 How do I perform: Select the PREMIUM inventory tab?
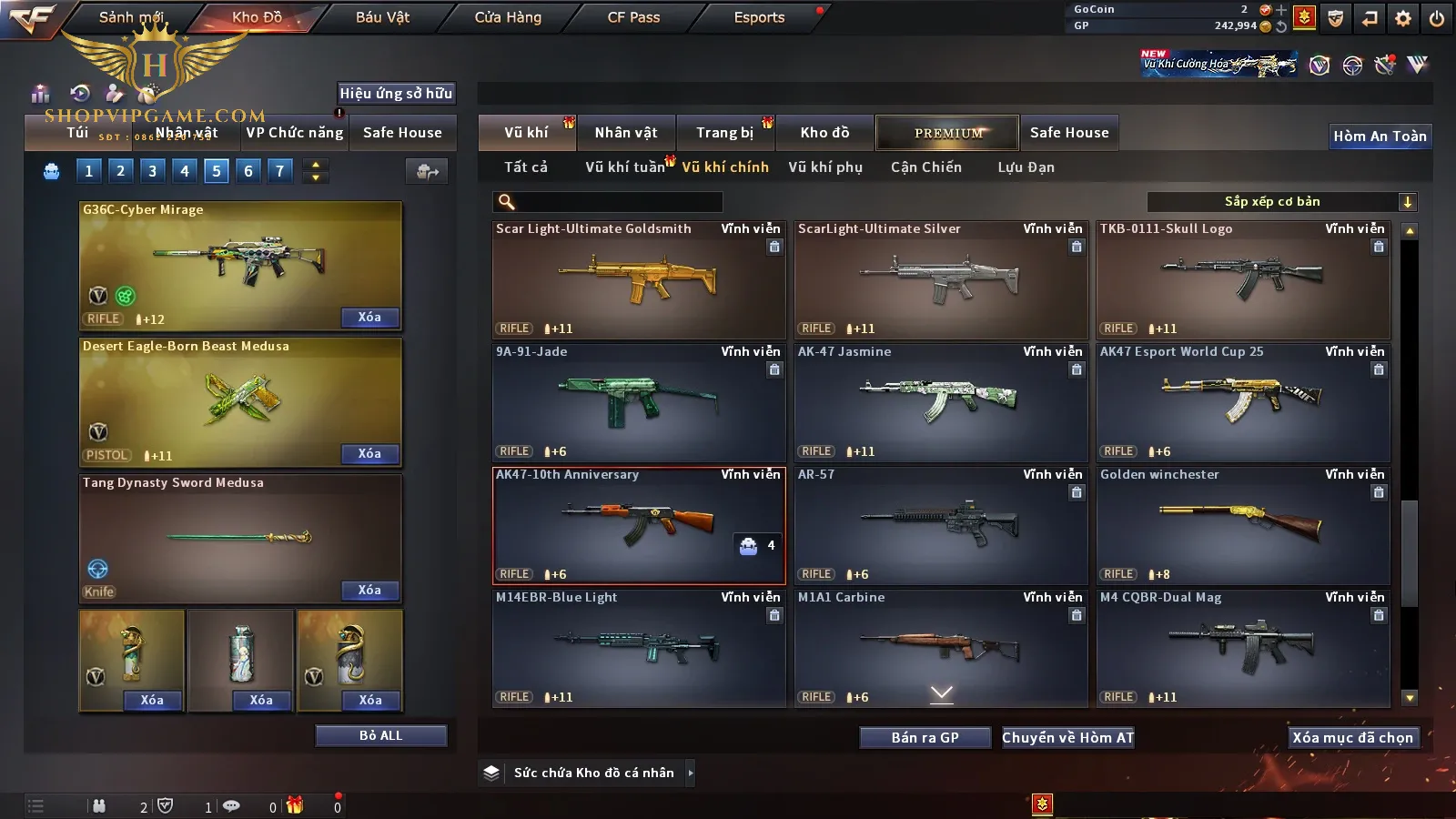[x=947, y=133]
